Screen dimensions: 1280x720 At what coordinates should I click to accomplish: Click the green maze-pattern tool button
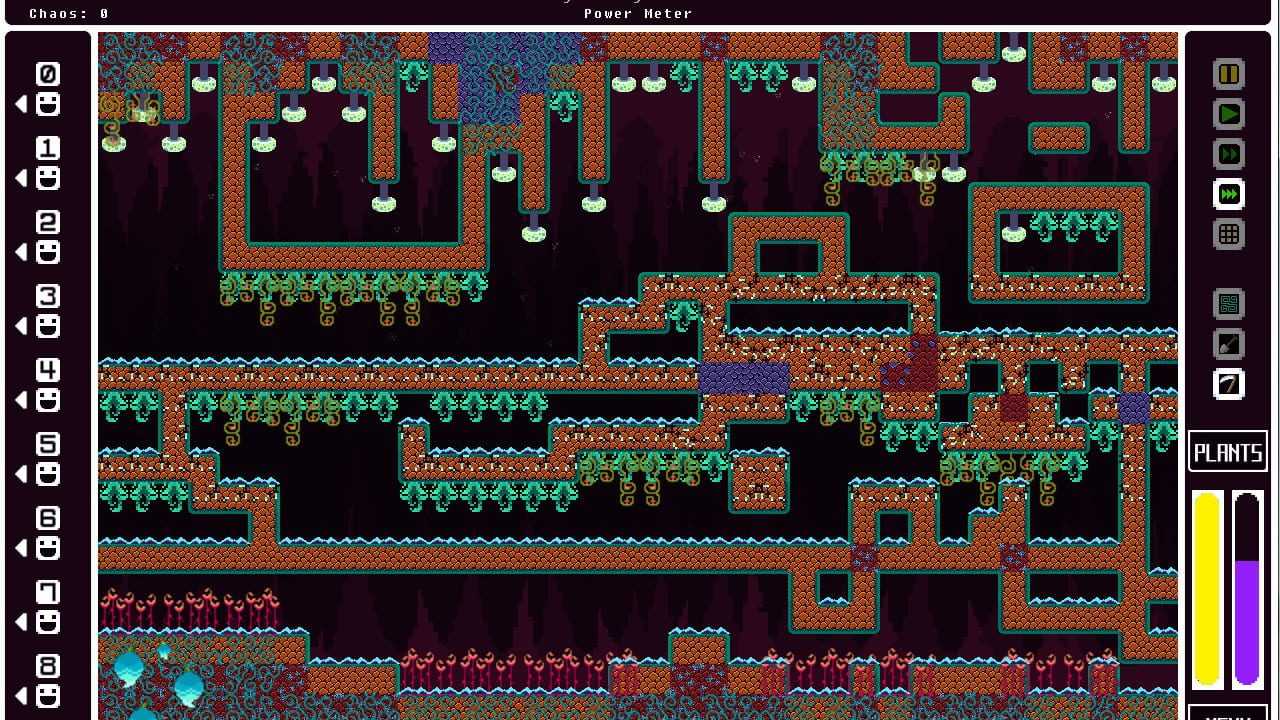point(1229,304)
